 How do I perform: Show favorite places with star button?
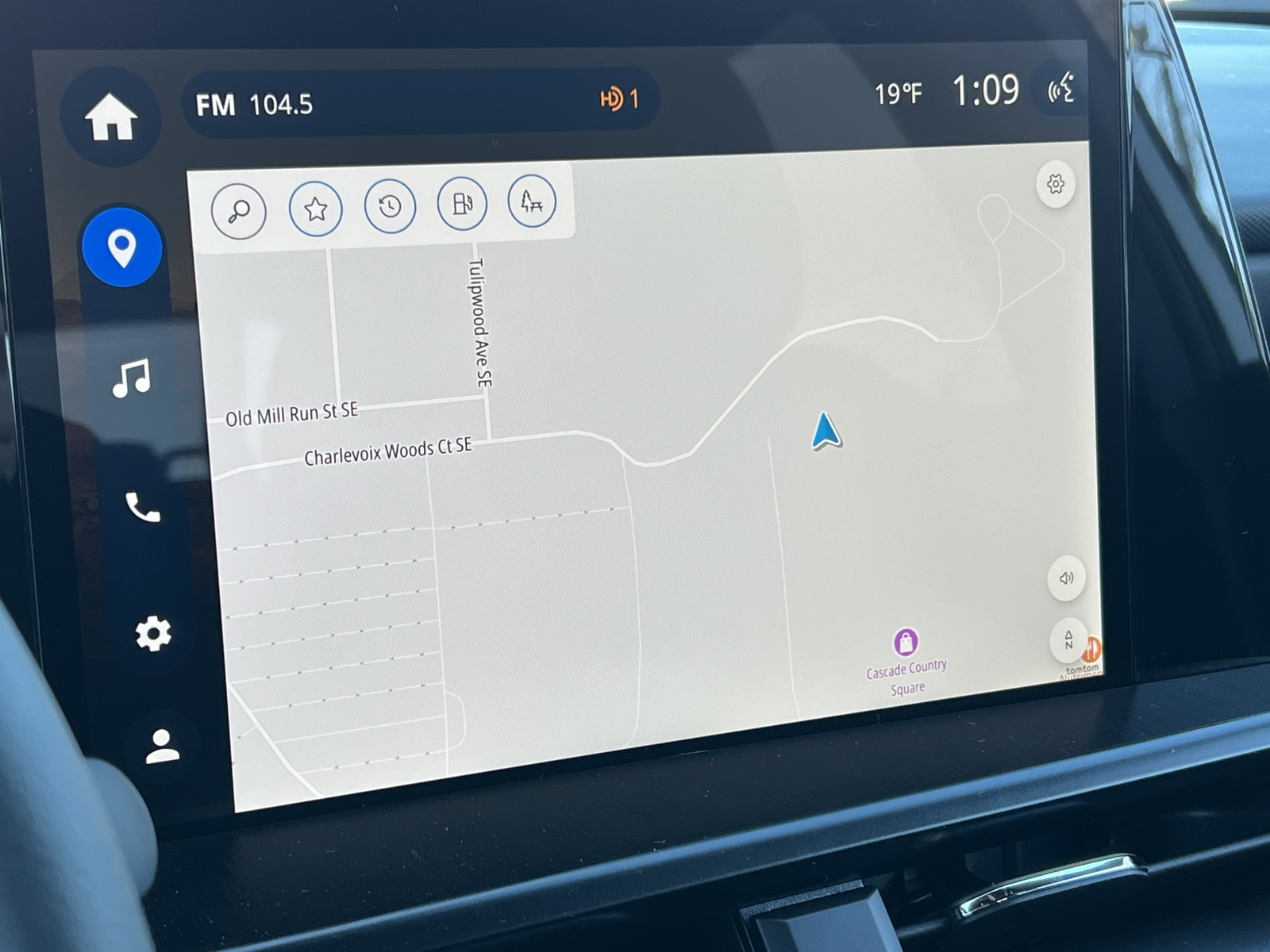(316, 209)
